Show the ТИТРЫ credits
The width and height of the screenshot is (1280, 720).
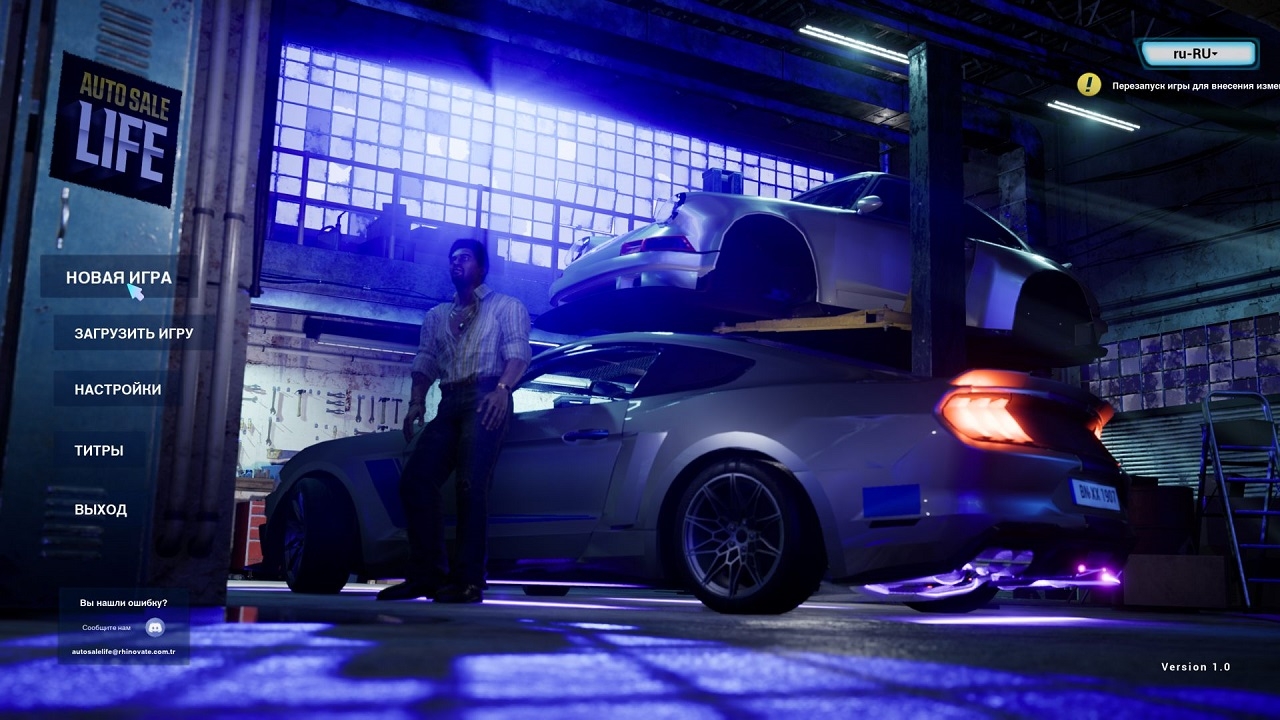[99, 450]
